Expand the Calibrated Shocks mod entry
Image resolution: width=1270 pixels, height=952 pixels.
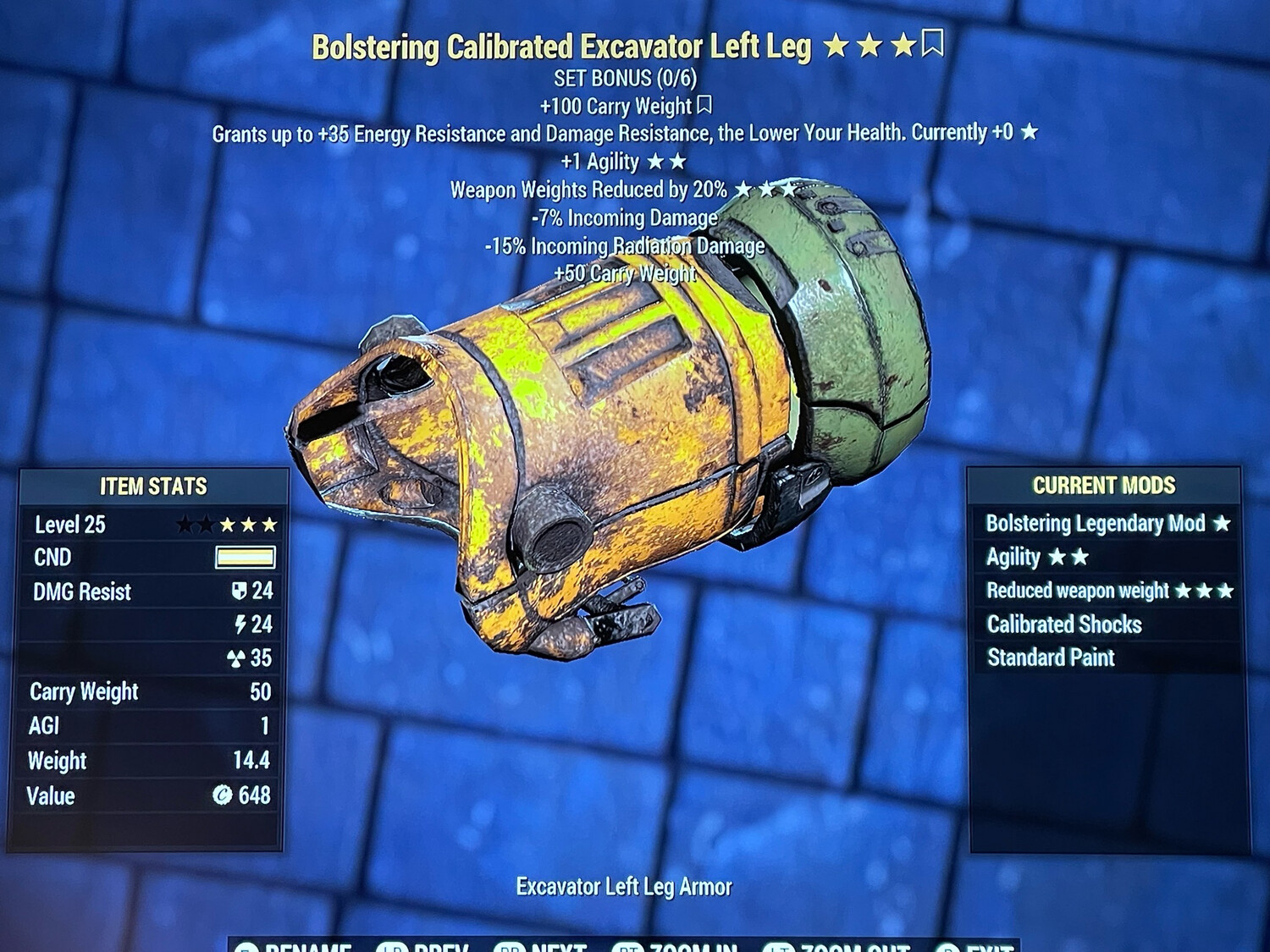[x=1066, y=625]
